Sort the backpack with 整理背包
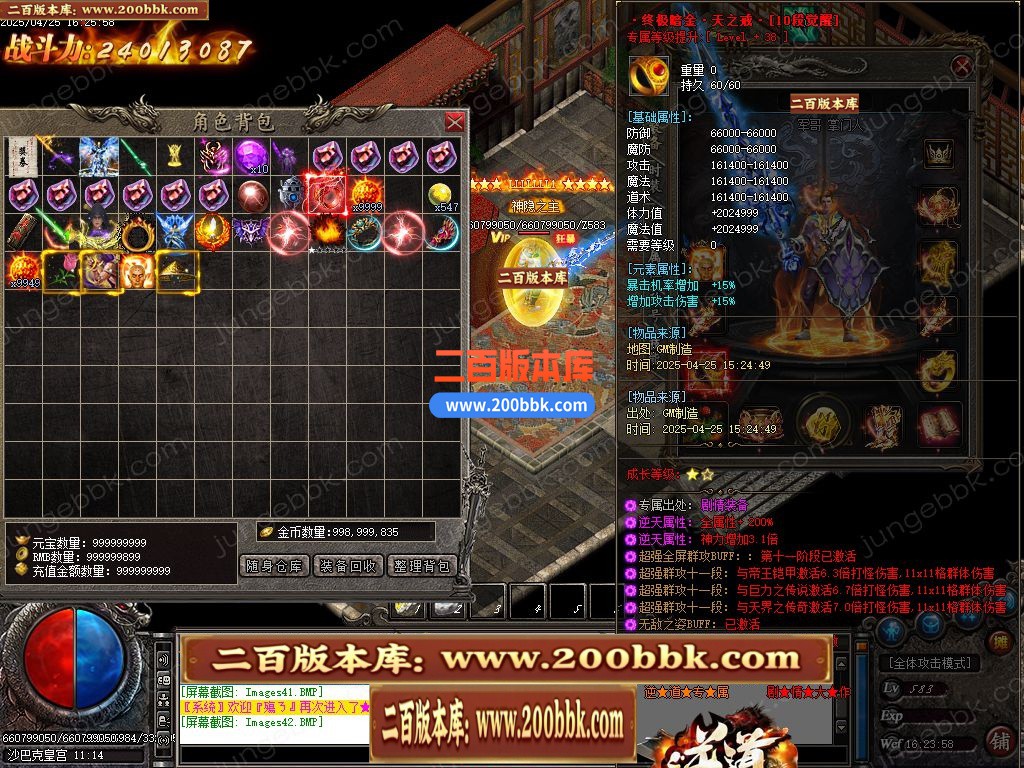 422,566
